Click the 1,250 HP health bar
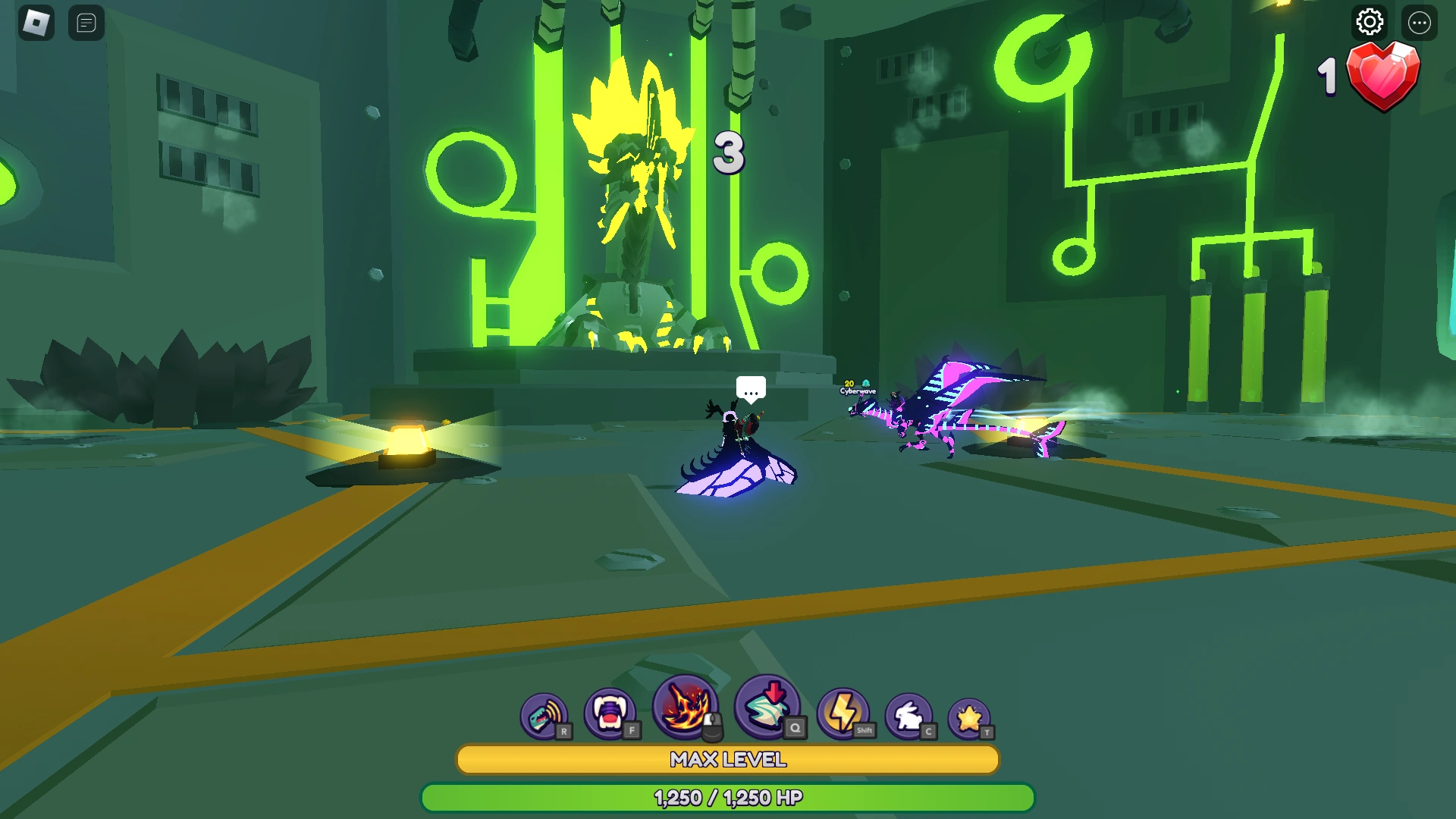The width and height of the screenshot is (1456, 819). tap(727, 798)
